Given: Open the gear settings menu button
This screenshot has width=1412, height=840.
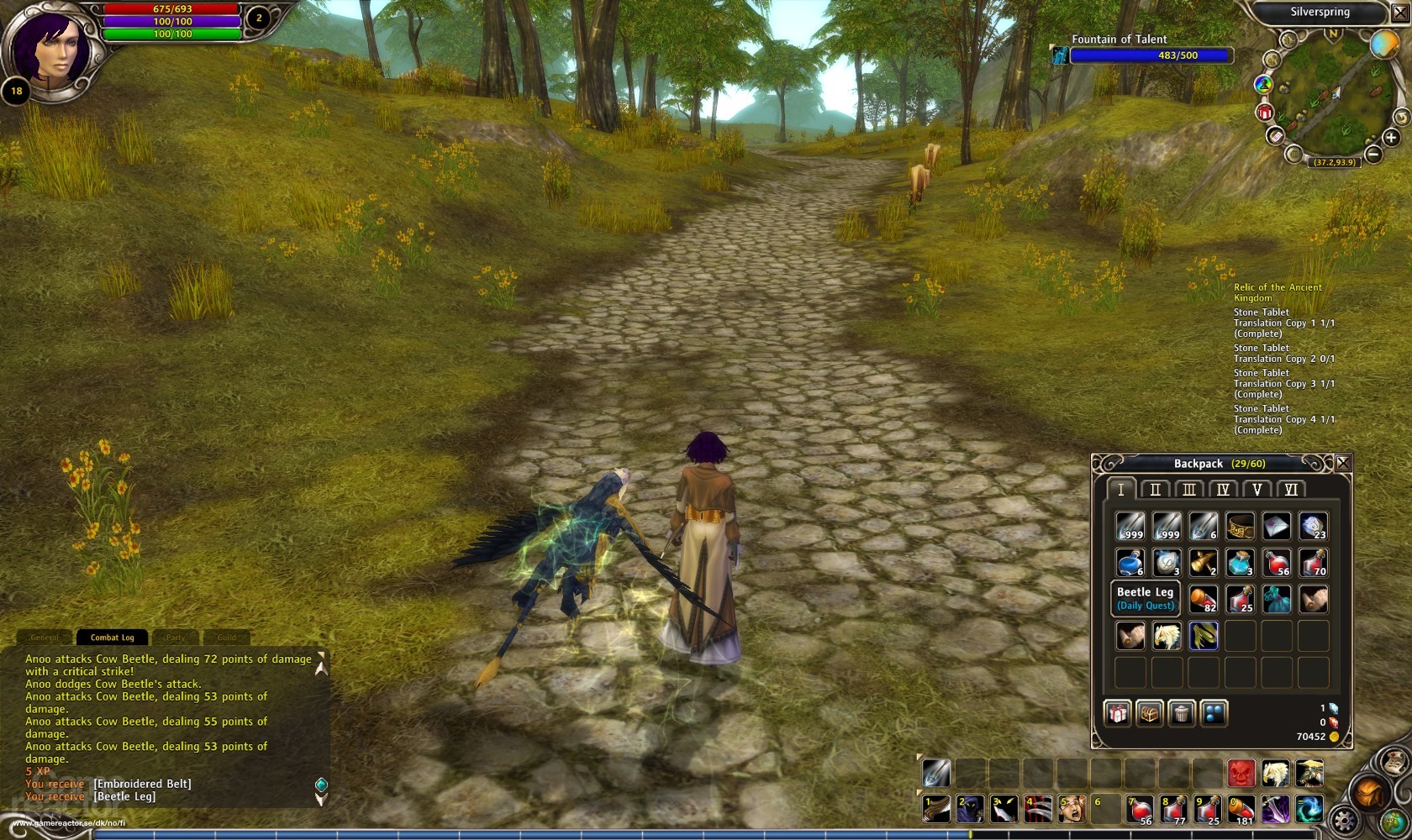Looking at the screenshot, I should pyautogui.click(x=1344, y=821).
